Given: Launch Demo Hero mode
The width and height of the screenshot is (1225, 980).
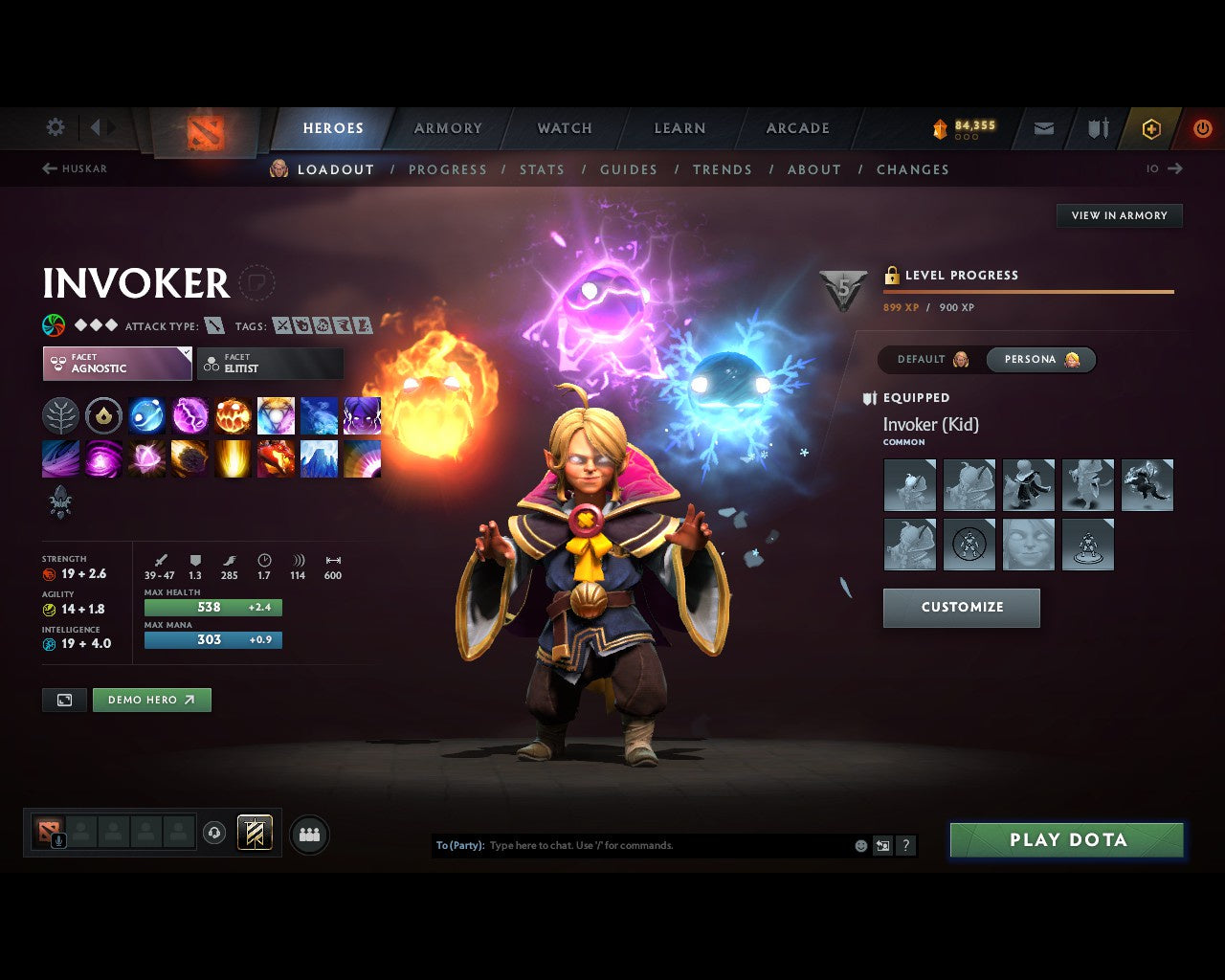Looking at the screenshot, I should pyautogui.click(x=151, y=700).
